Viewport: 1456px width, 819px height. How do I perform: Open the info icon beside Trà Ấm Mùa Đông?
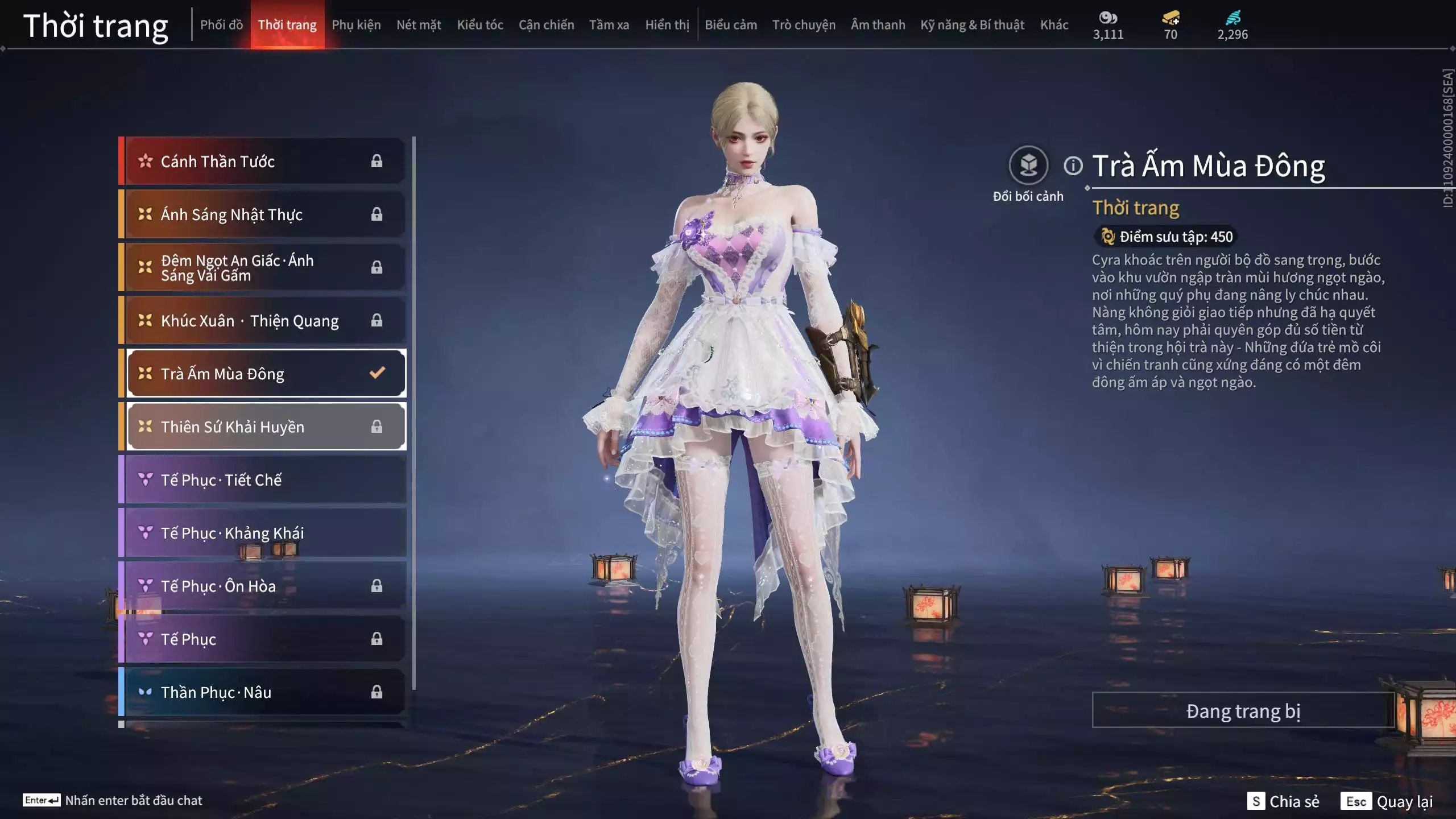click(1073, 166)
